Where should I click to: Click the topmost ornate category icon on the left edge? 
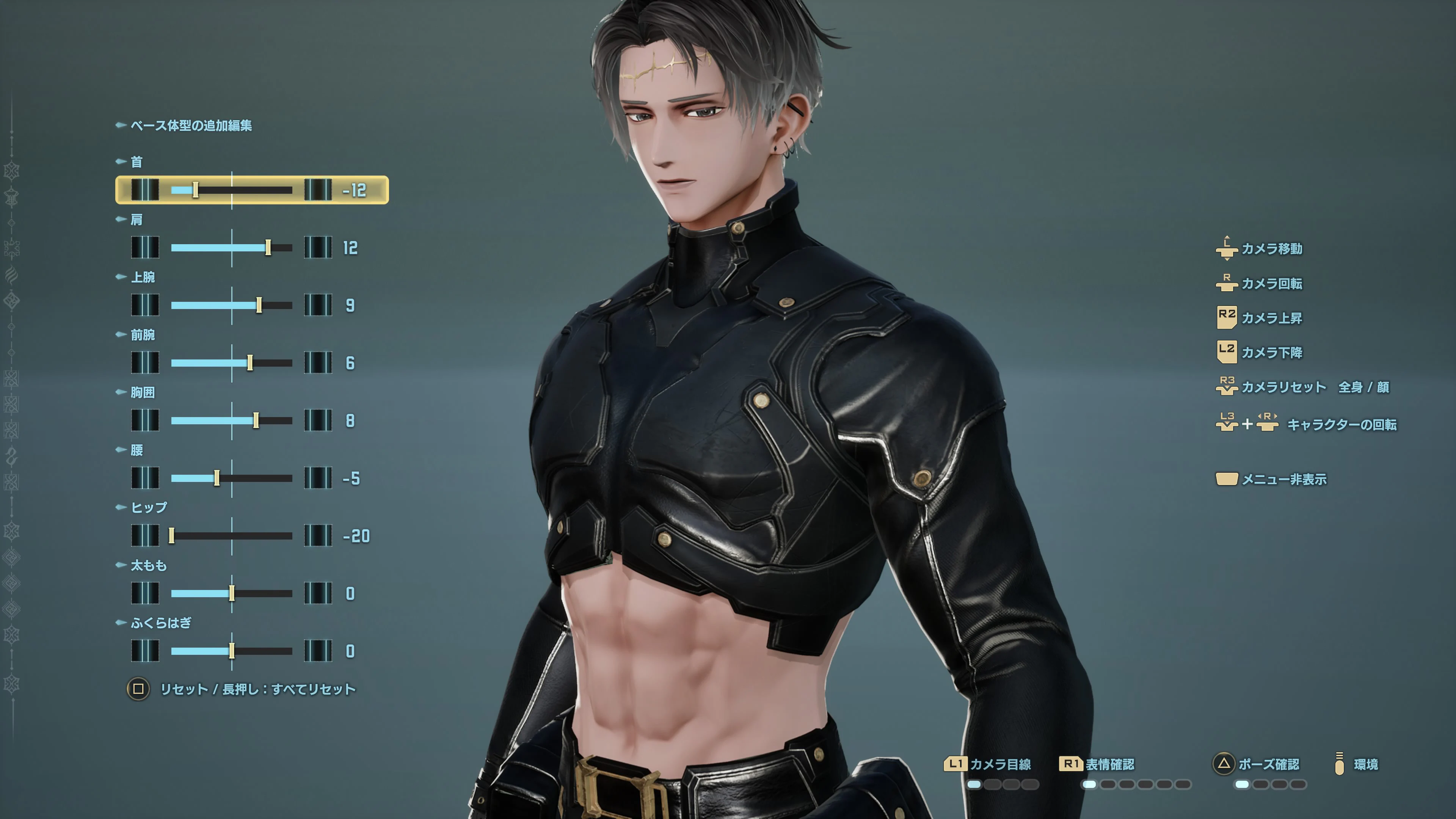tap(11, 171)
